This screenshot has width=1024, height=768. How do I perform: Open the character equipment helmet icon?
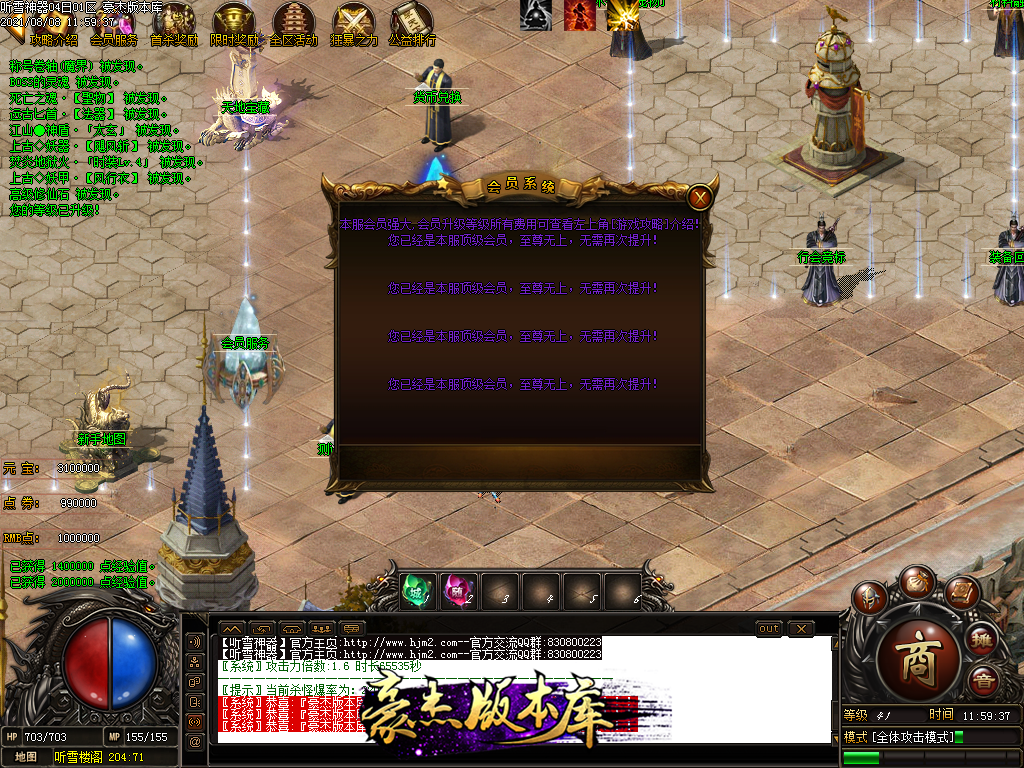(871, 597)
